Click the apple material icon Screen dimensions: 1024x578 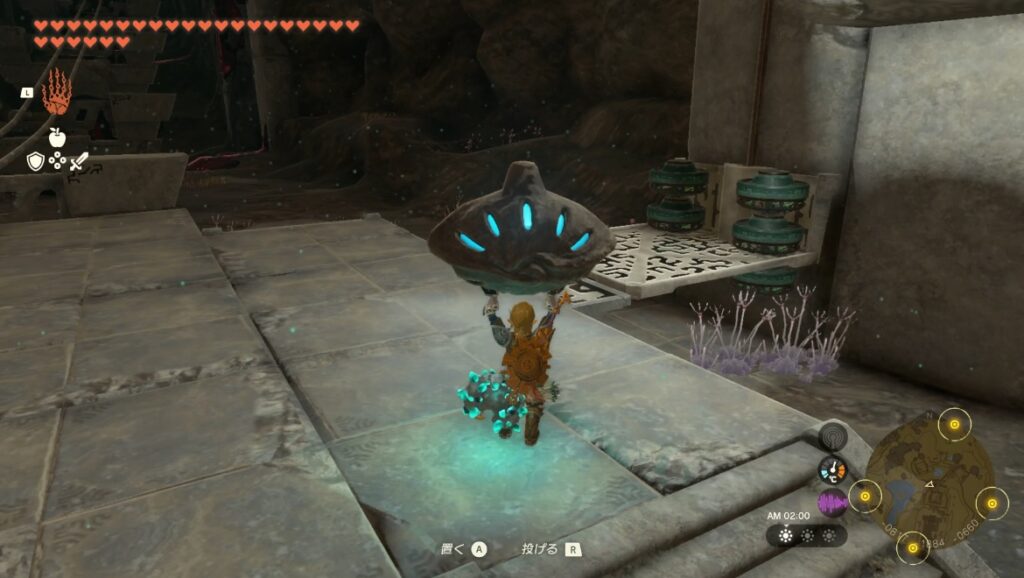coord(57,137)
